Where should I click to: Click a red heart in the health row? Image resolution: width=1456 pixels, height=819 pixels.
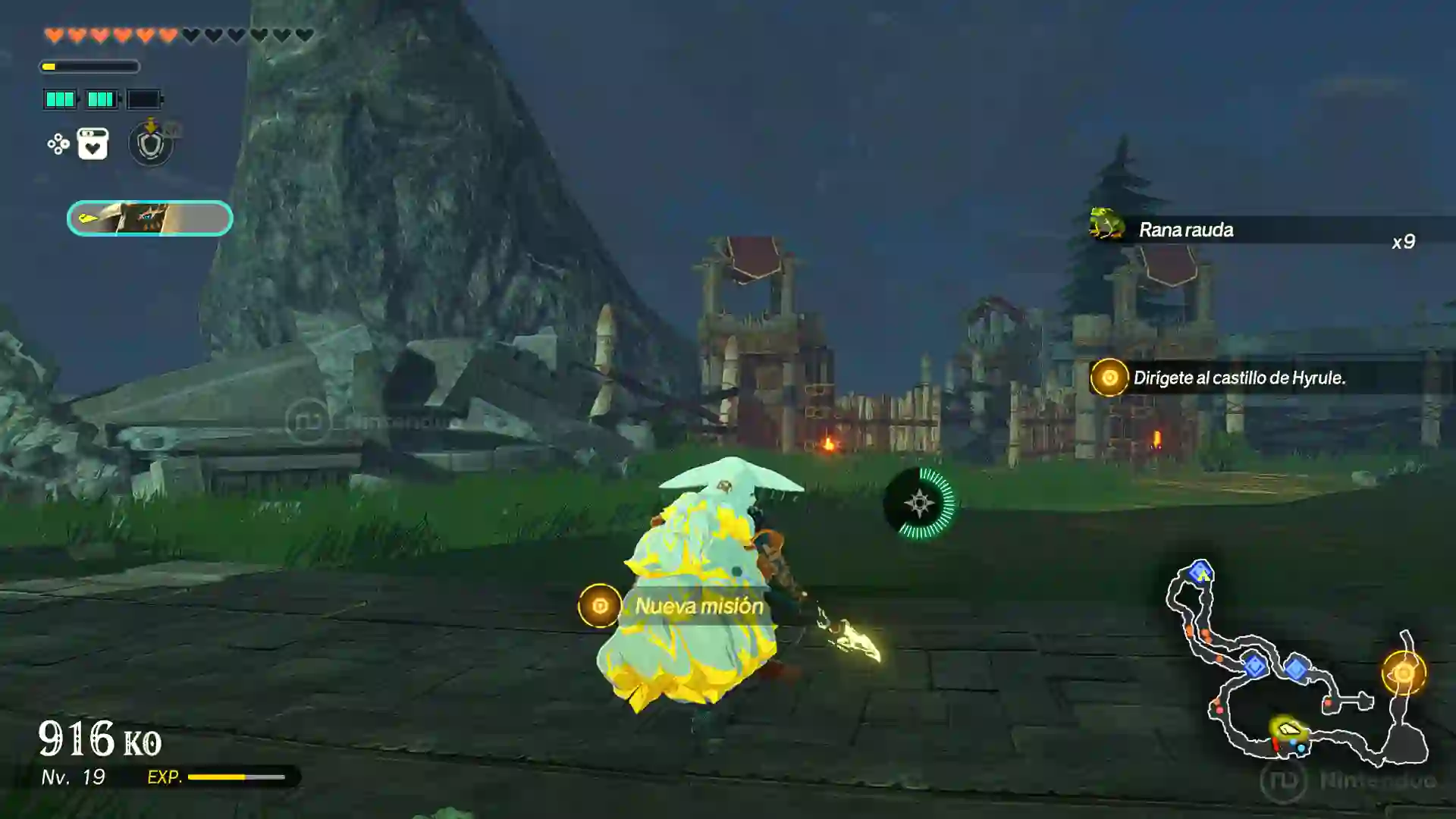53,33
